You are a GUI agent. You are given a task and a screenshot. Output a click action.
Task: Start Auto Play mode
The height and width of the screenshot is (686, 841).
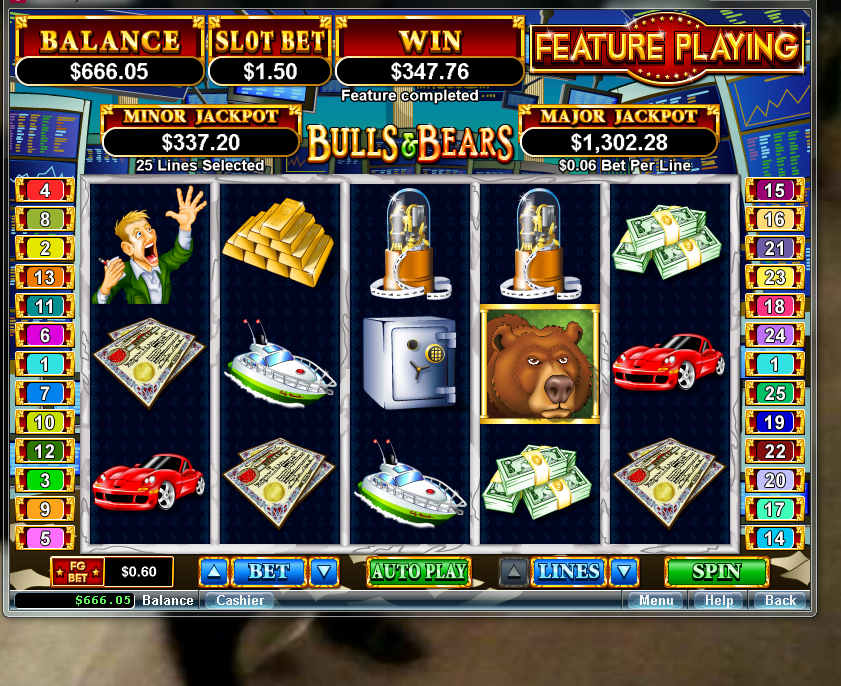coord(419,572)
